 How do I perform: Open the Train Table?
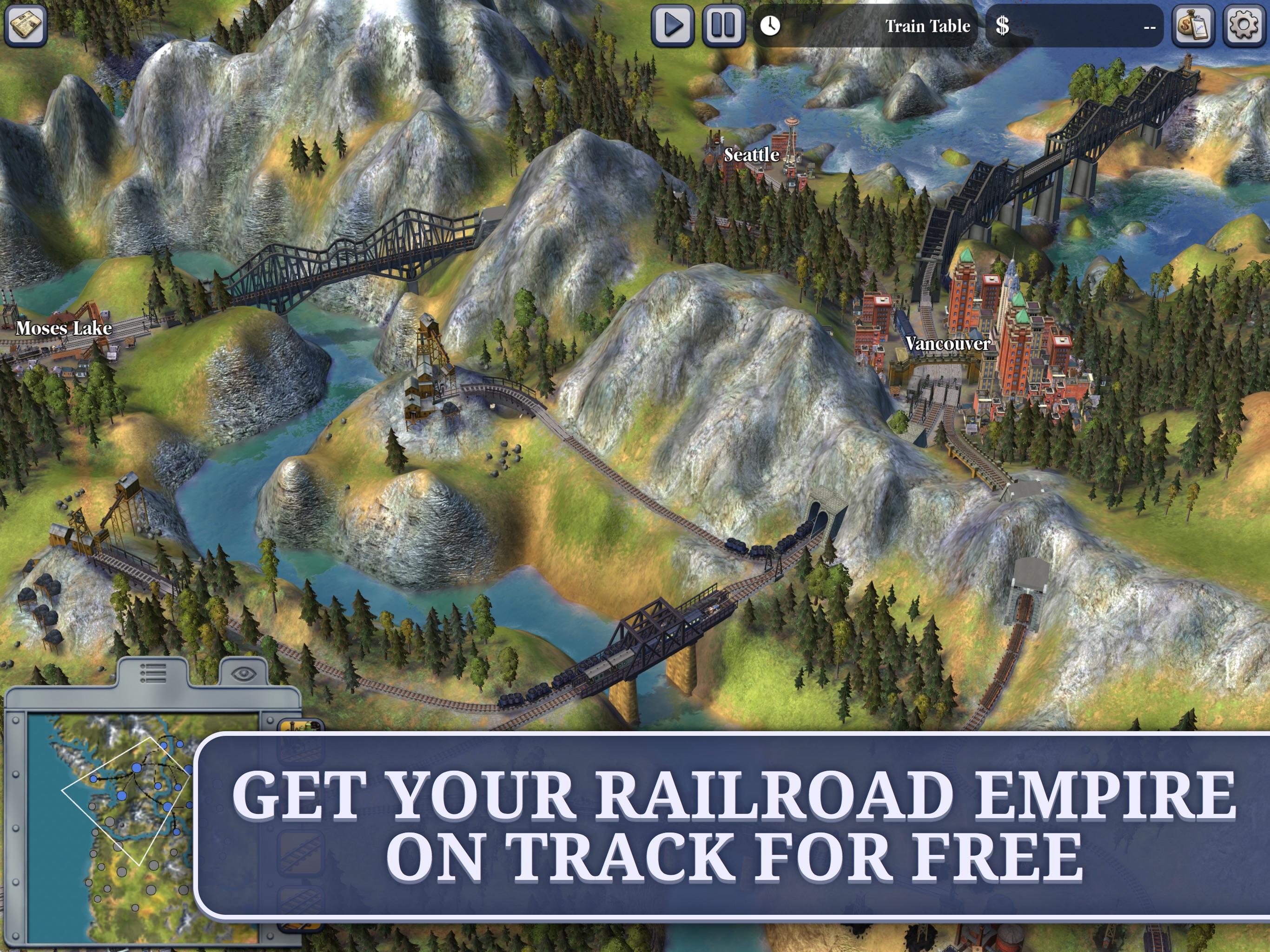(x=928, y=26)
